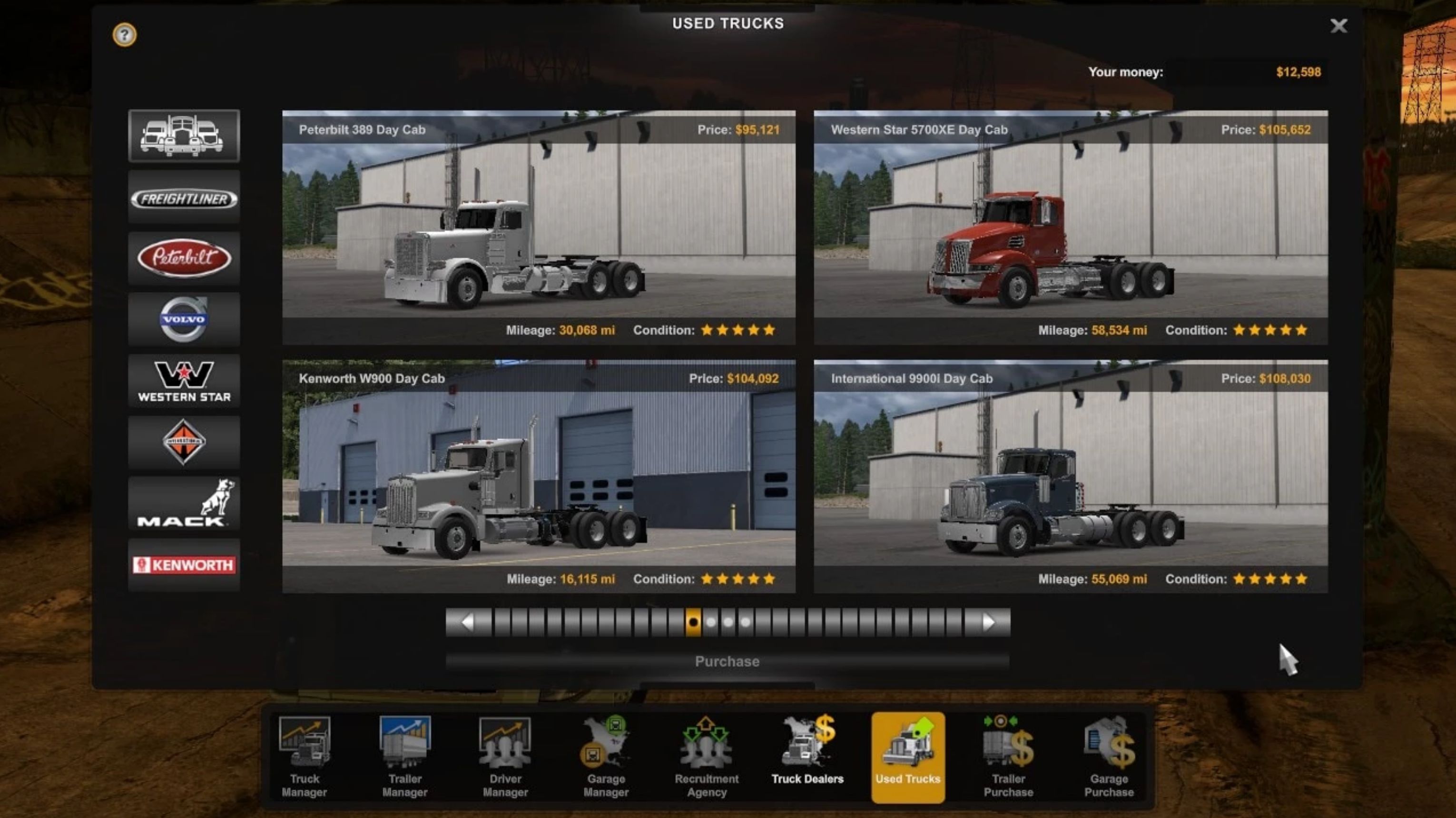
Task: Filter by Freightliner brand
Action: pos(184,198)
